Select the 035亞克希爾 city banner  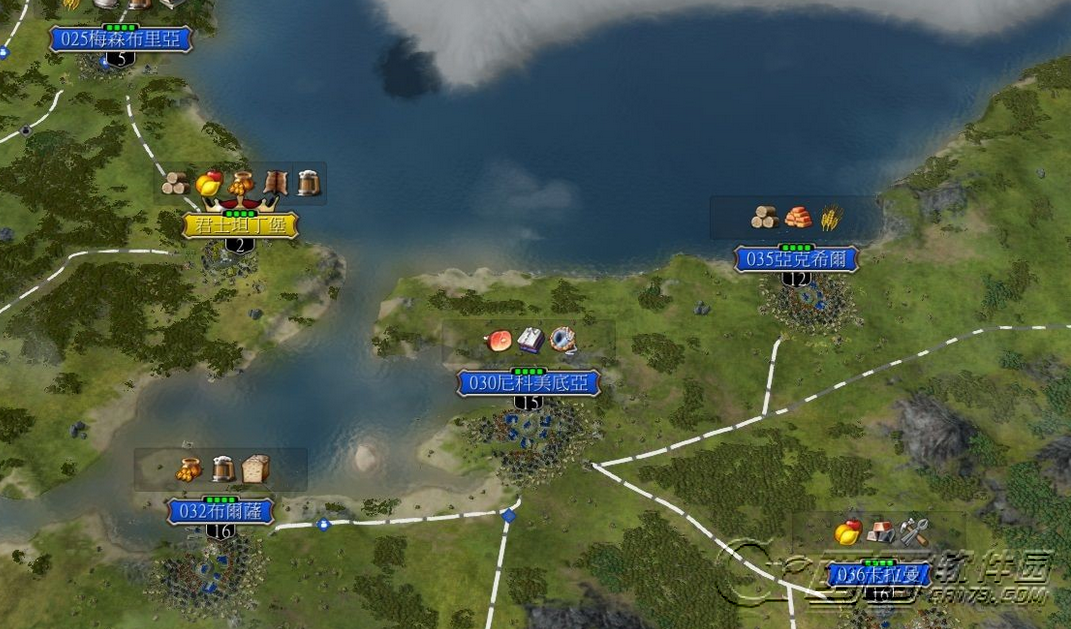click(x=796, y=259)
